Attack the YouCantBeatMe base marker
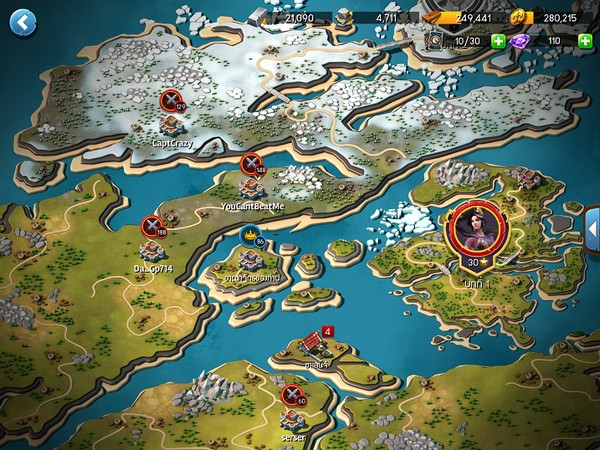Image resolution: width=600 pixels, height=450 pixels. pyautogui.click(x=252, y=165)
